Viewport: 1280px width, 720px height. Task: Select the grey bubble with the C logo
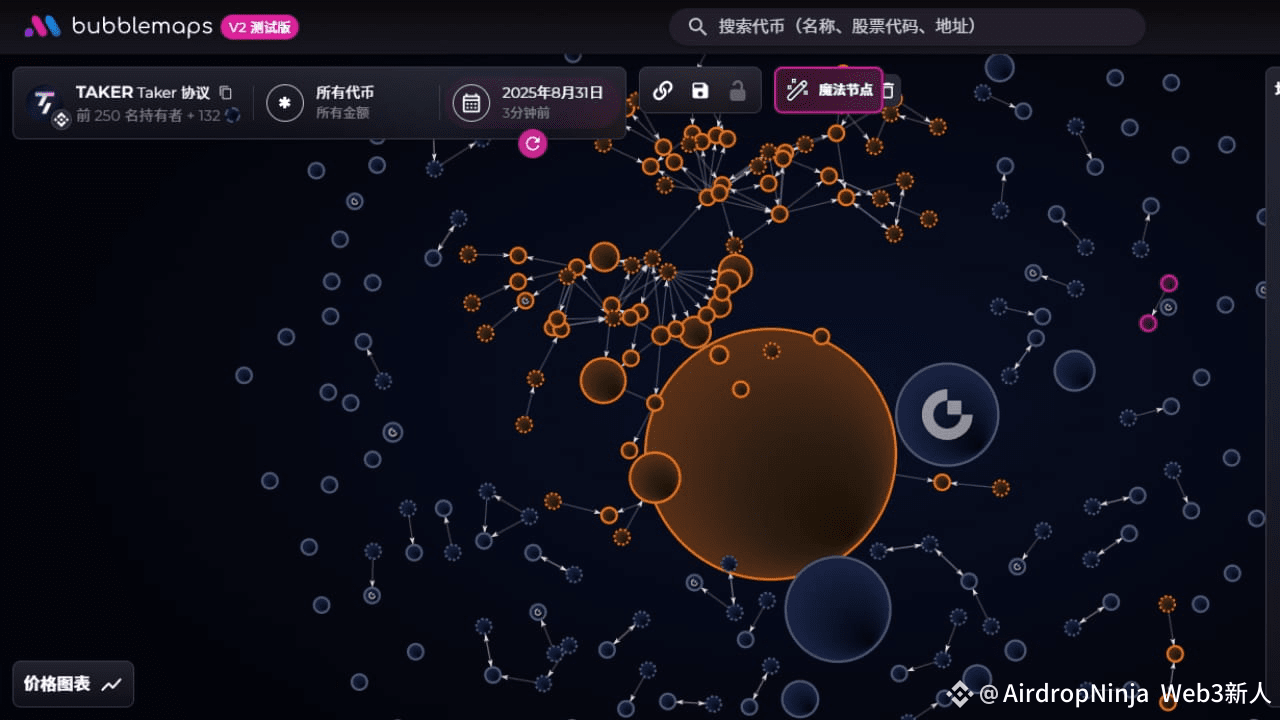[x=947, y=414]
